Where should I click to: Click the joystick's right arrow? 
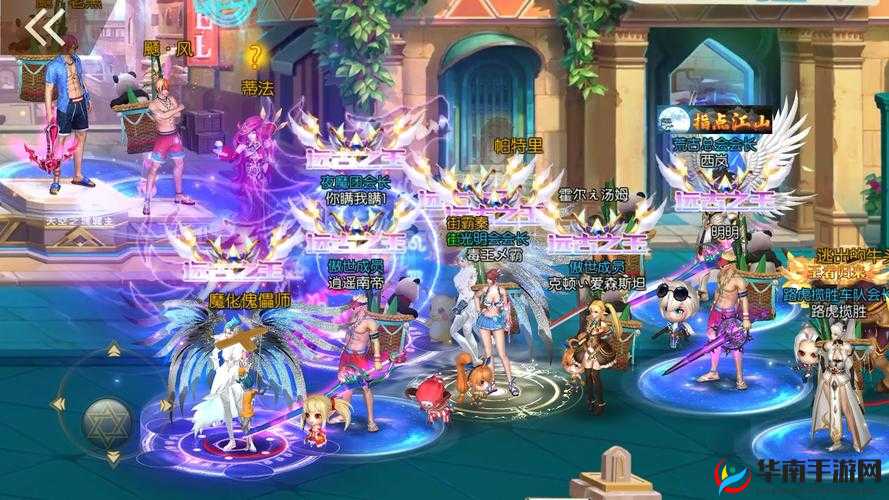[168, 404]
